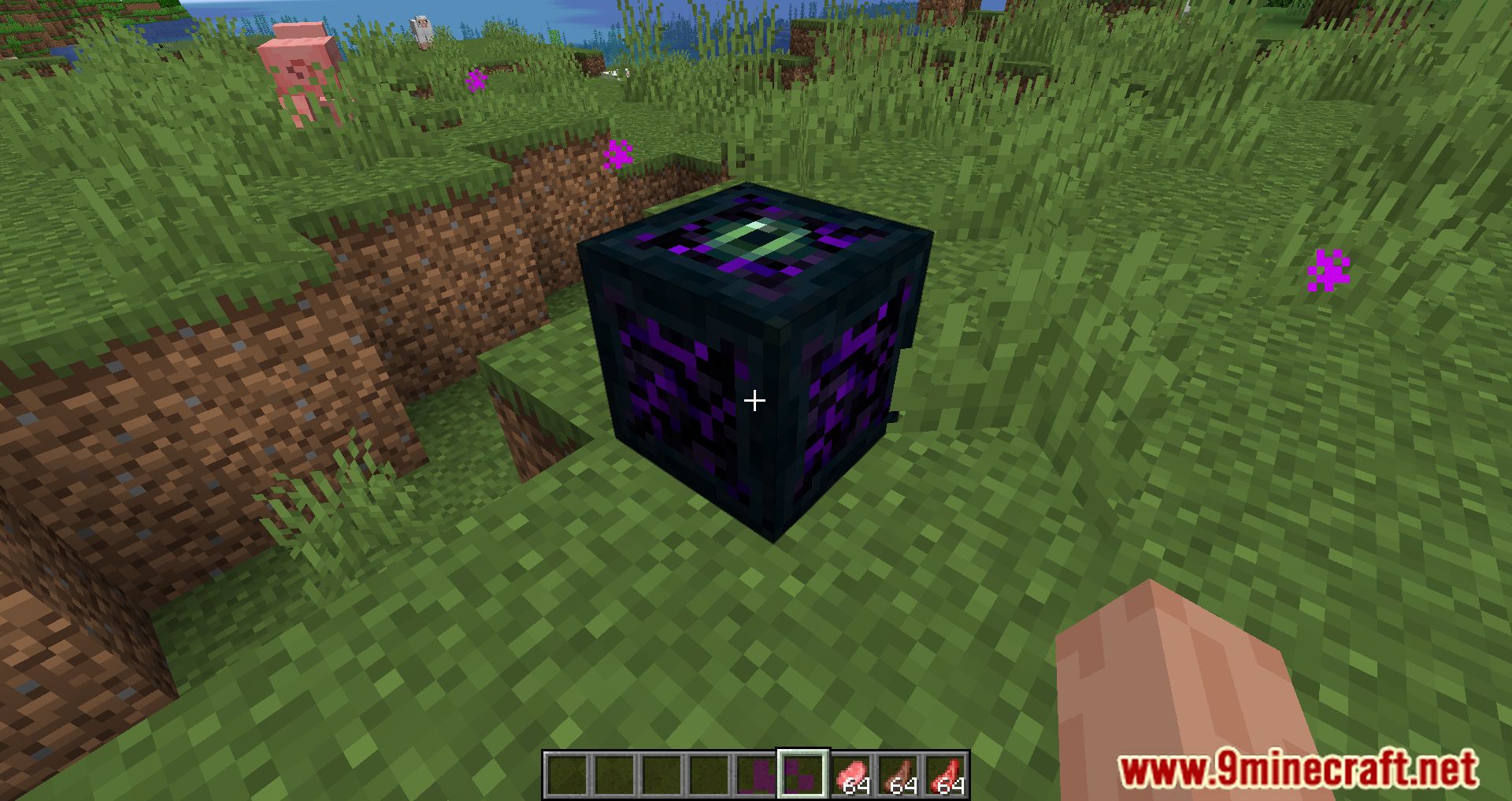Click the crosshair at screen center
1512x801 pixels.
pos(754,401)
